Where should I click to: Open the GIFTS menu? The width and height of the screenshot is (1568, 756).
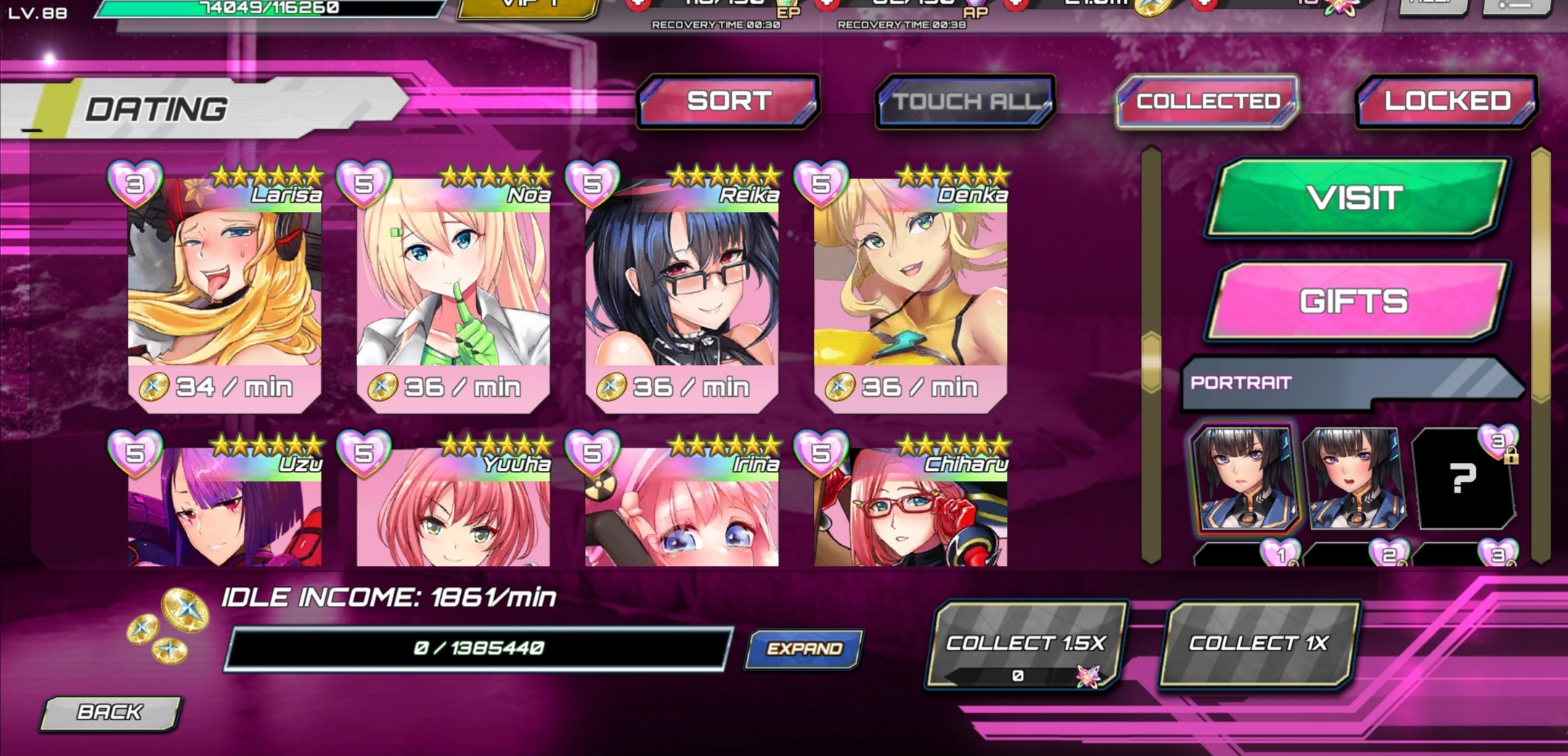pyautogui.click(x=1355, y=301)
